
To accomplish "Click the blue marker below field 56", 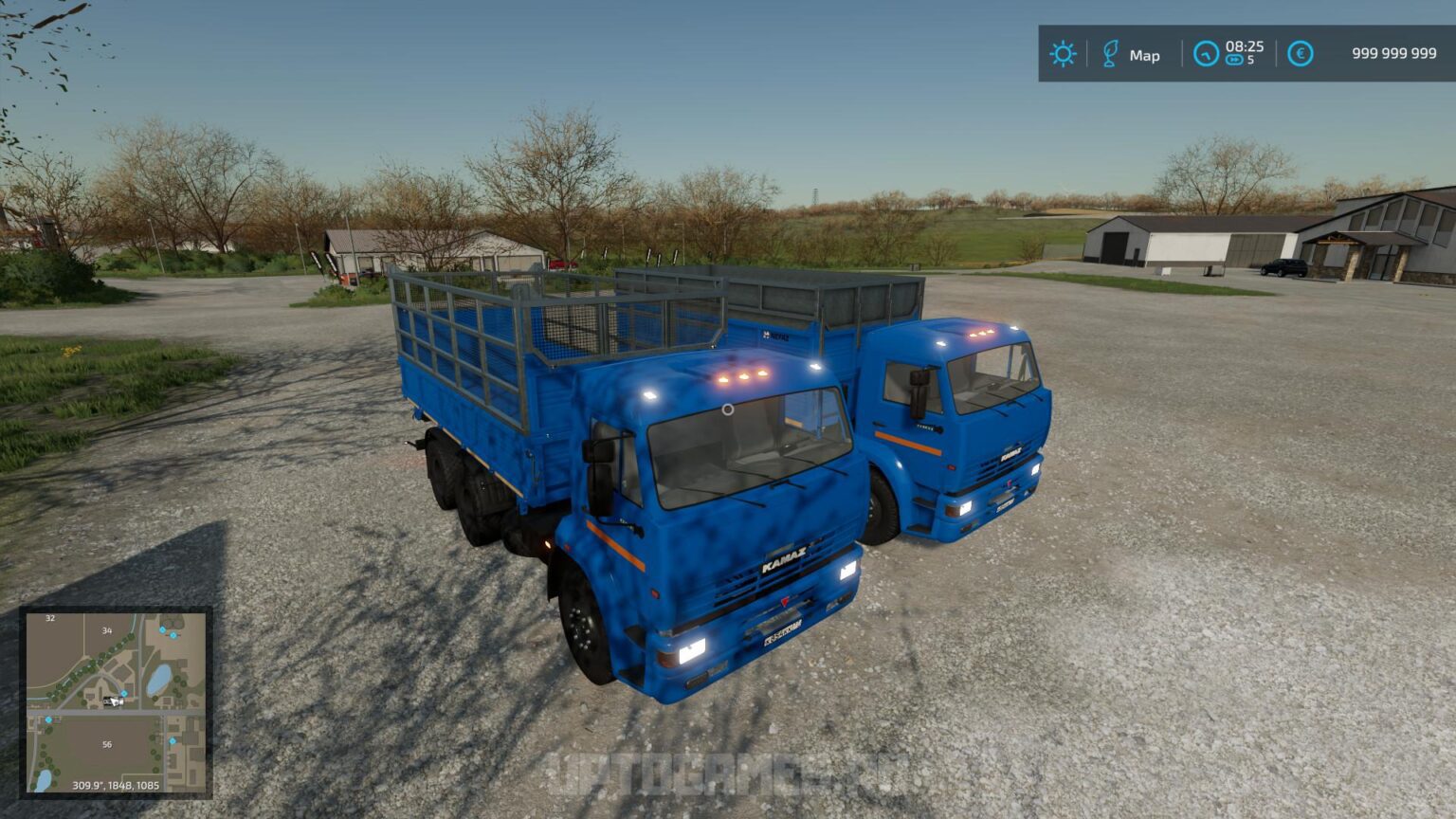I will coord(173,741).
